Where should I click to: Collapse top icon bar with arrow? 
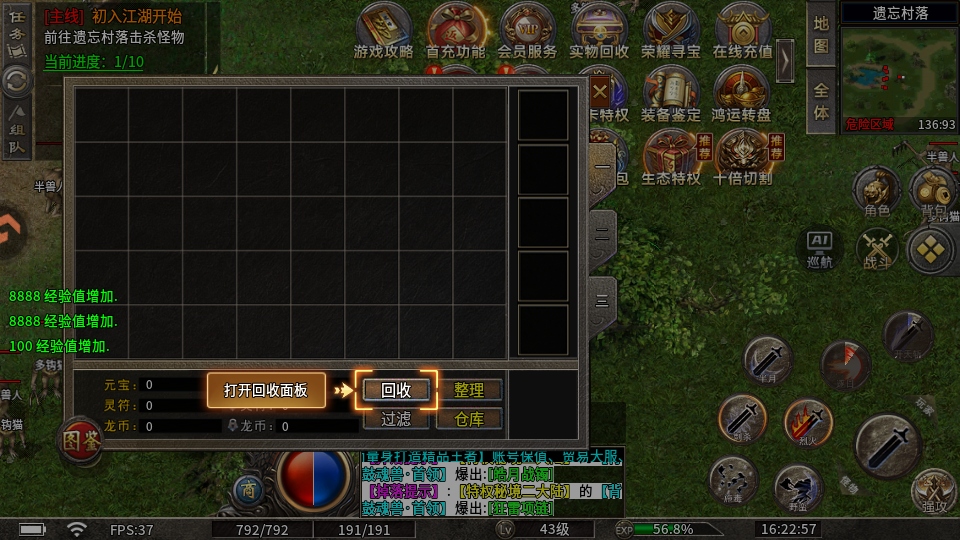pyautogui.click(x=786, y=60)
